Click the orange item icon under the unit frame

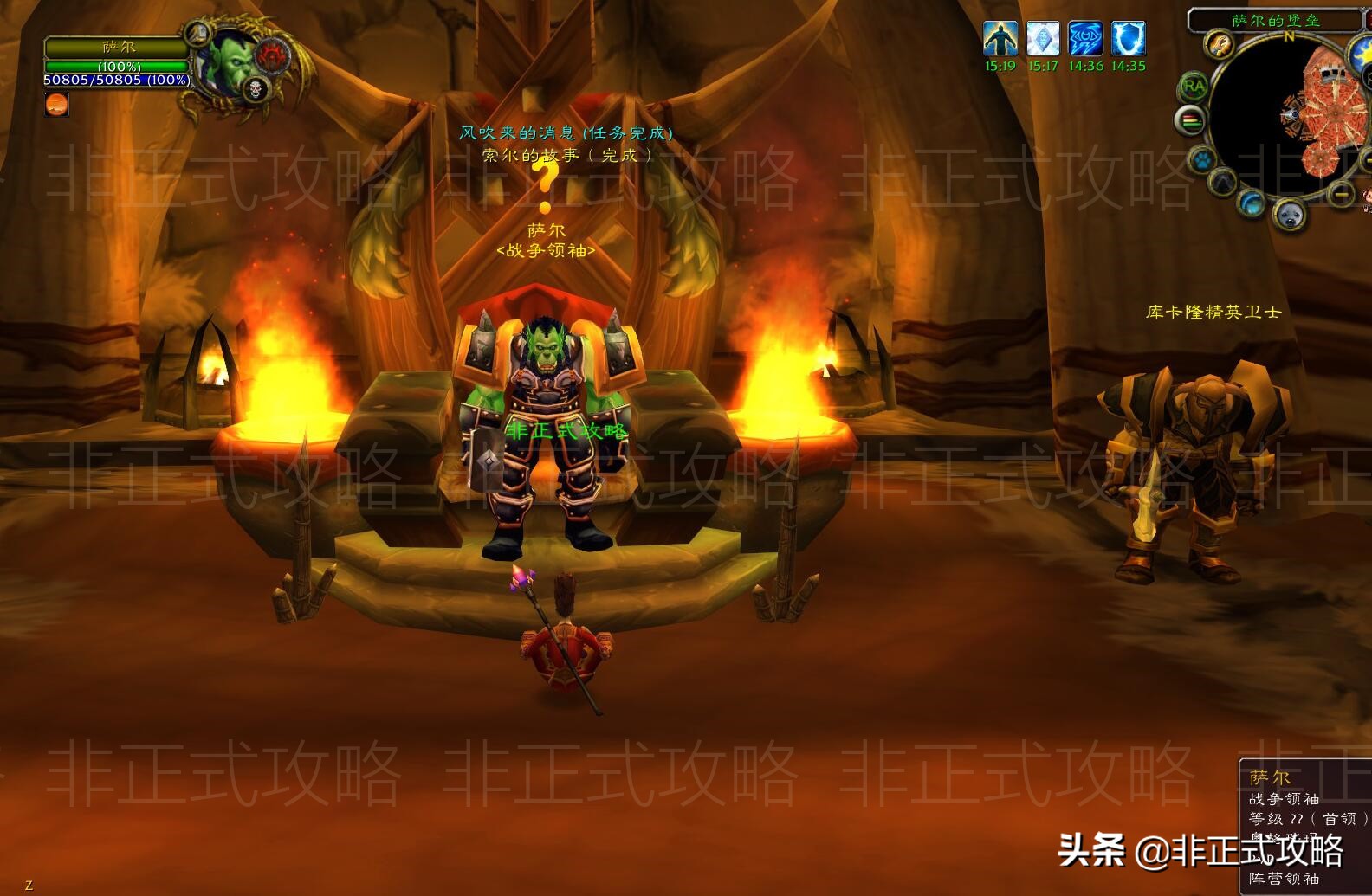tap(55, 106)
